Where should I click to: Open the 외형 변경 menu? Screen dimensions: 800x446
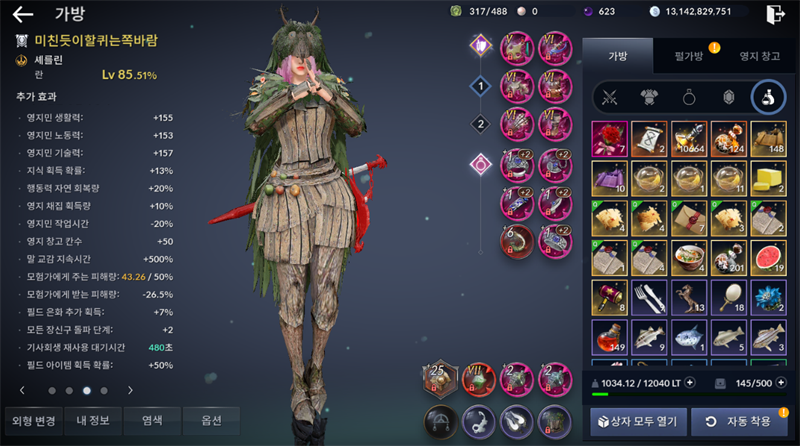(31, 420)
